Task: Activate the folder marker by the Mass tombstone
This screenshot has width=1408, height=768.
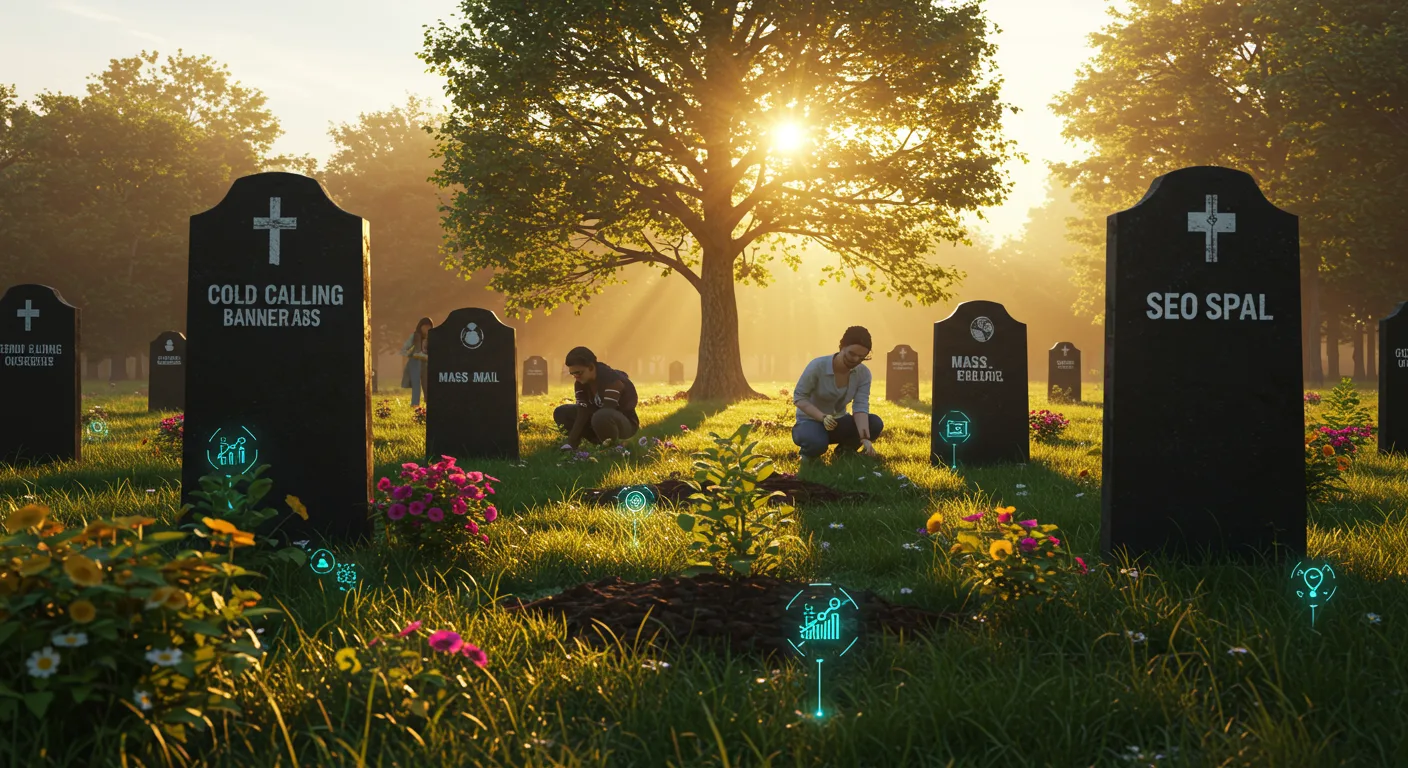Action: [954, 428]
